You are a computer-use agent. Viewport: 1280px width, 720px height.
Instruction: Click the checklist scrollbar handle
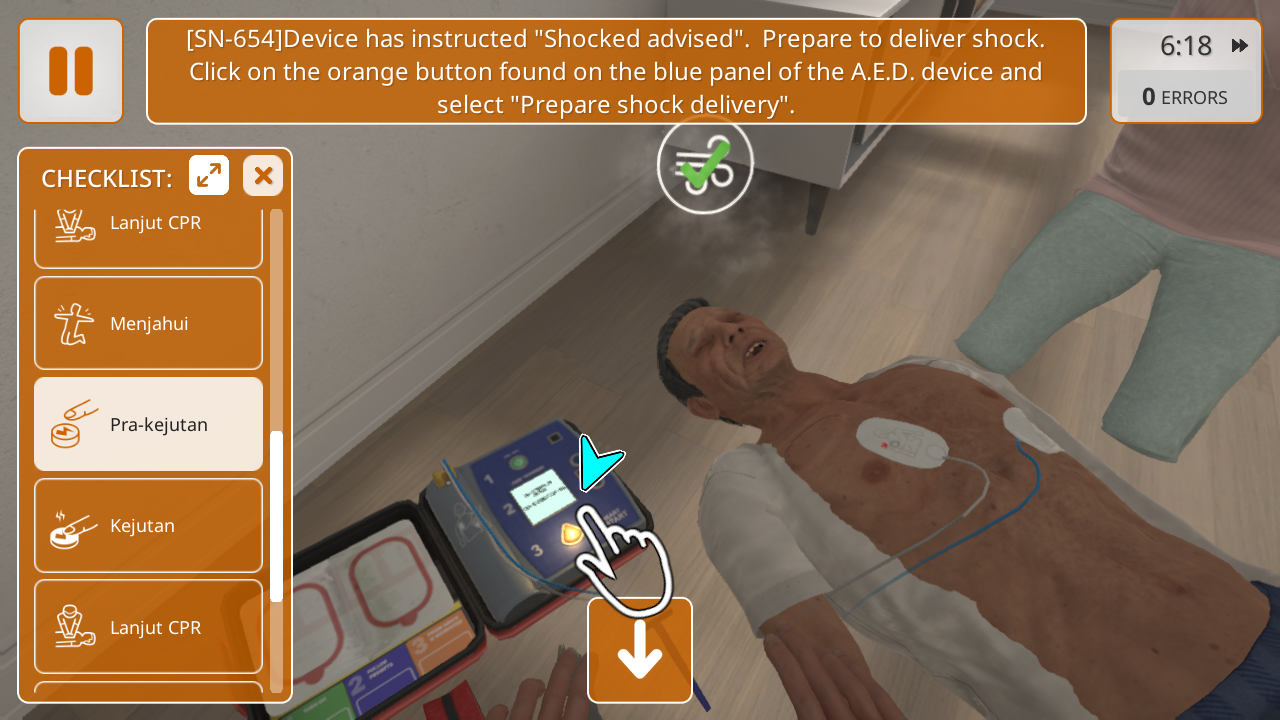coord(277,515)
